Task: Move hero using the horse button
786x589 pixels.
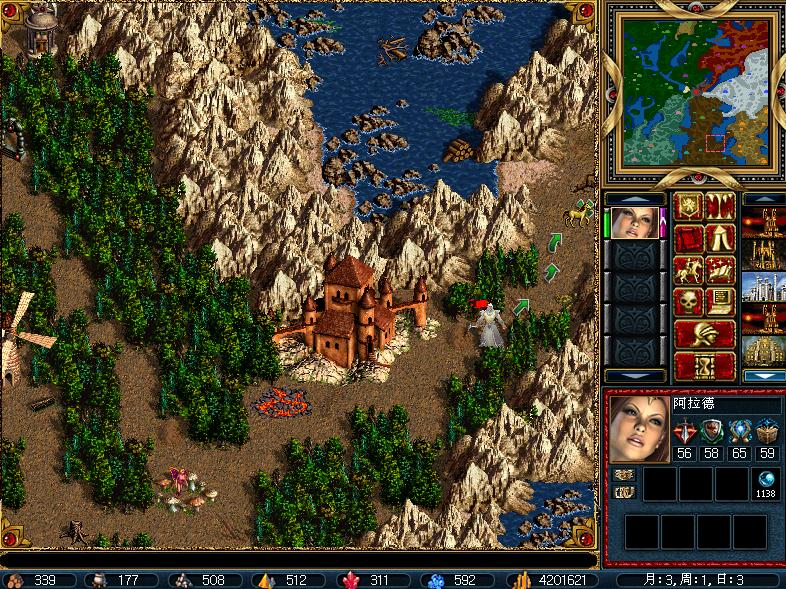Action: pos(688,270)
